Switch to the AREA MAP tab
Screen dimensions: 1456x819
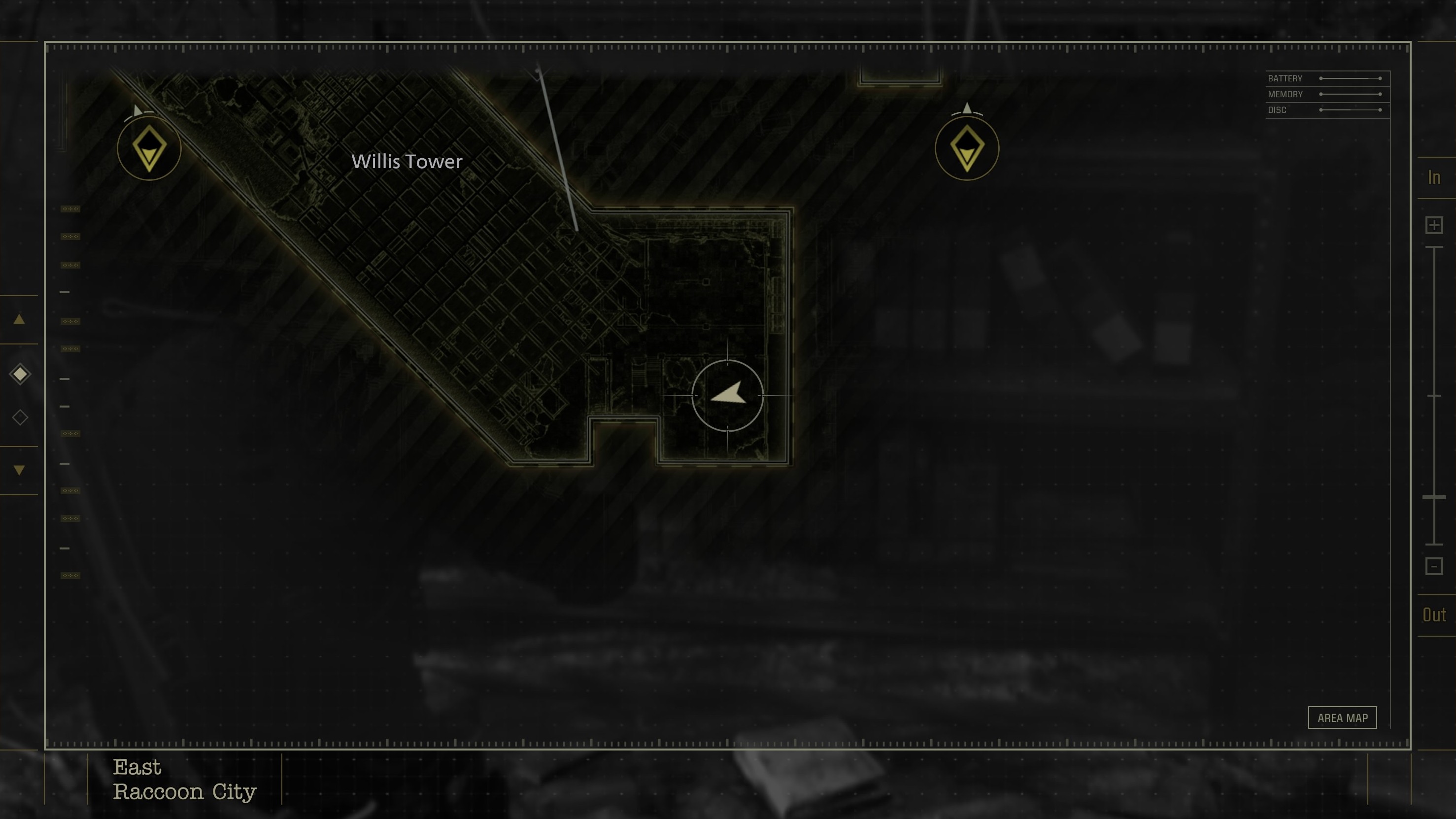1343,717
